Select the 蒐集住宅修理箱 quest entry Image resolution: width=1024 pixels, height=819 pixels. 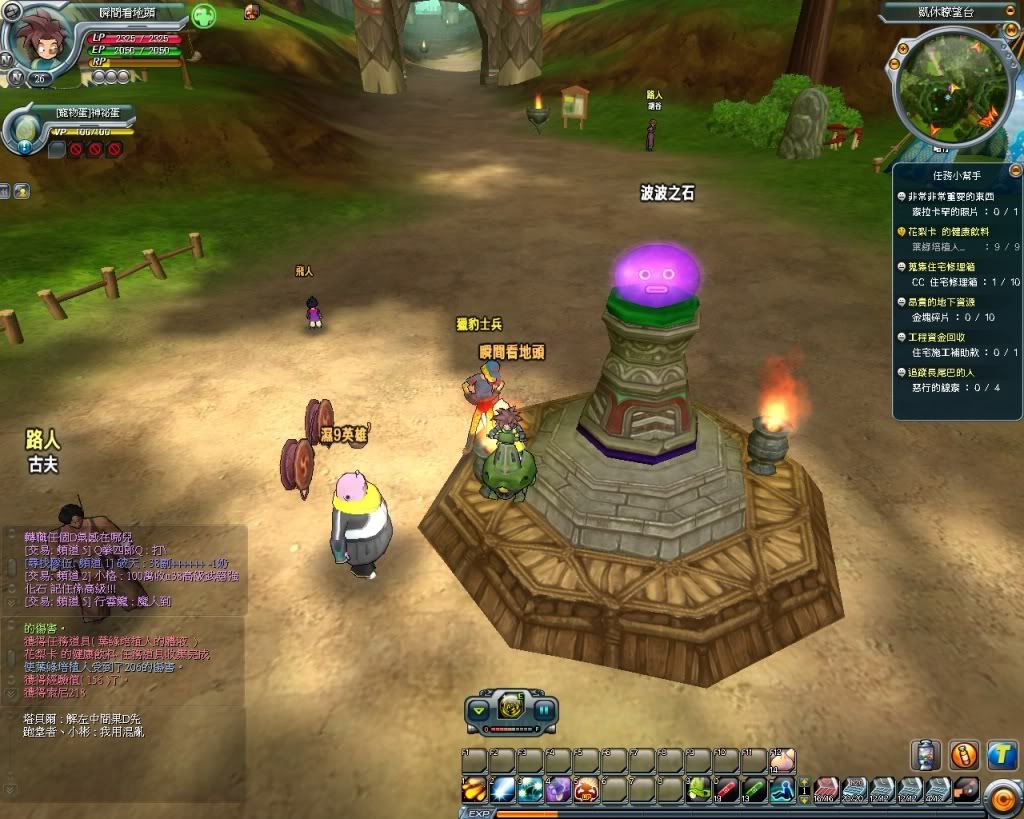(x=948, y=267)
